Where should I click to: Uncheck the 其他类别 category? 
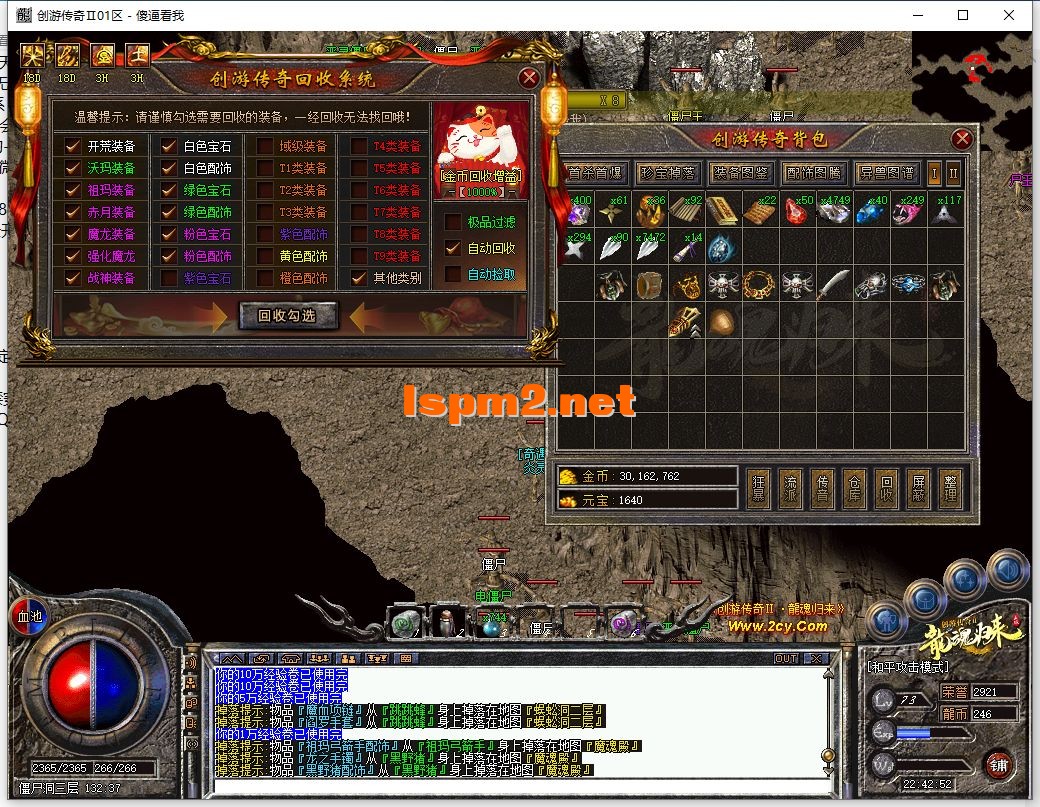[358, 278]
